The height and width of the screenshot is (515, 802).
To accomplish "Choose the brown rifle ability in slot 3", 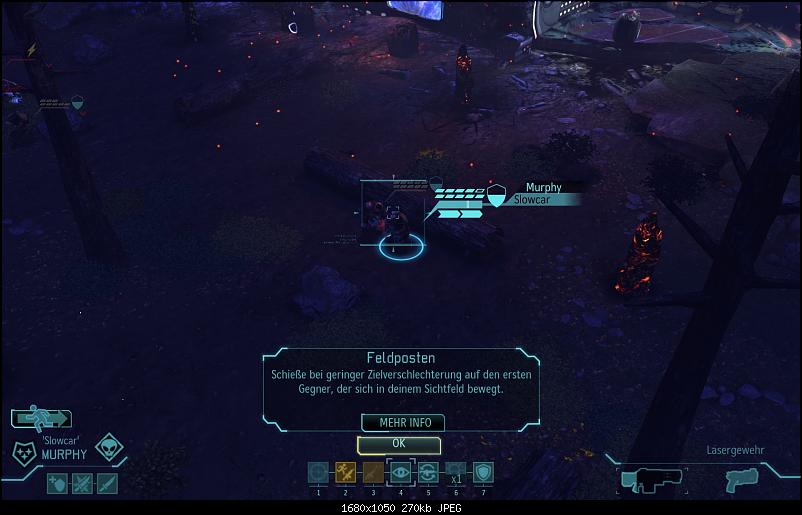I will pyautogui.click(x=373, y=473).
